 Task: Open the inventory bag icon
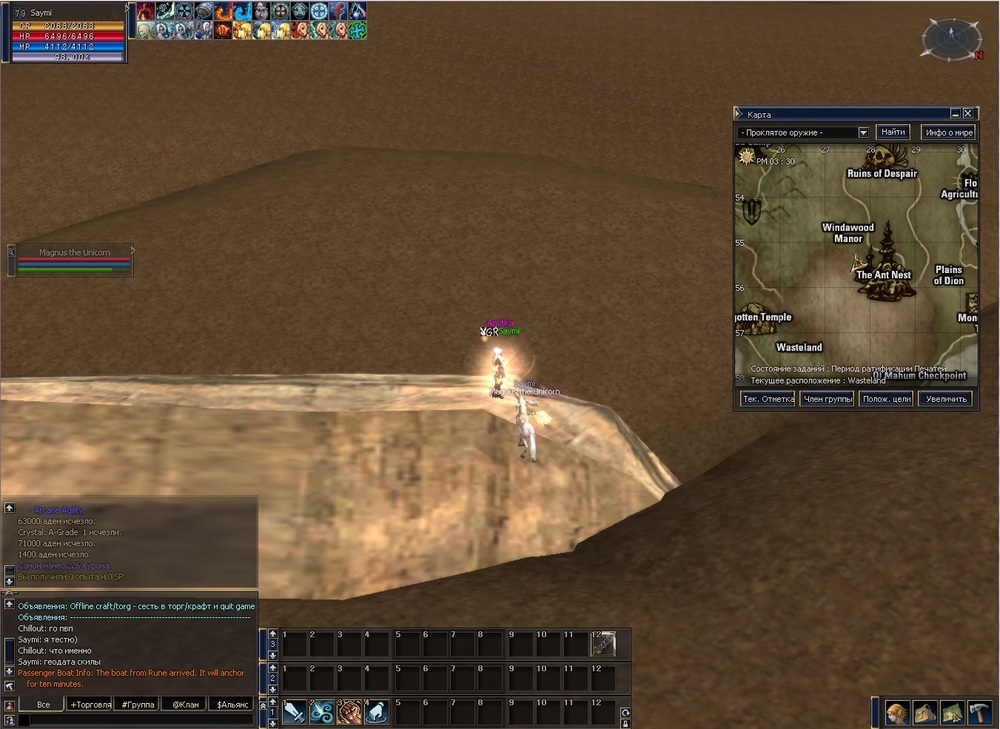tap(924, 712)
